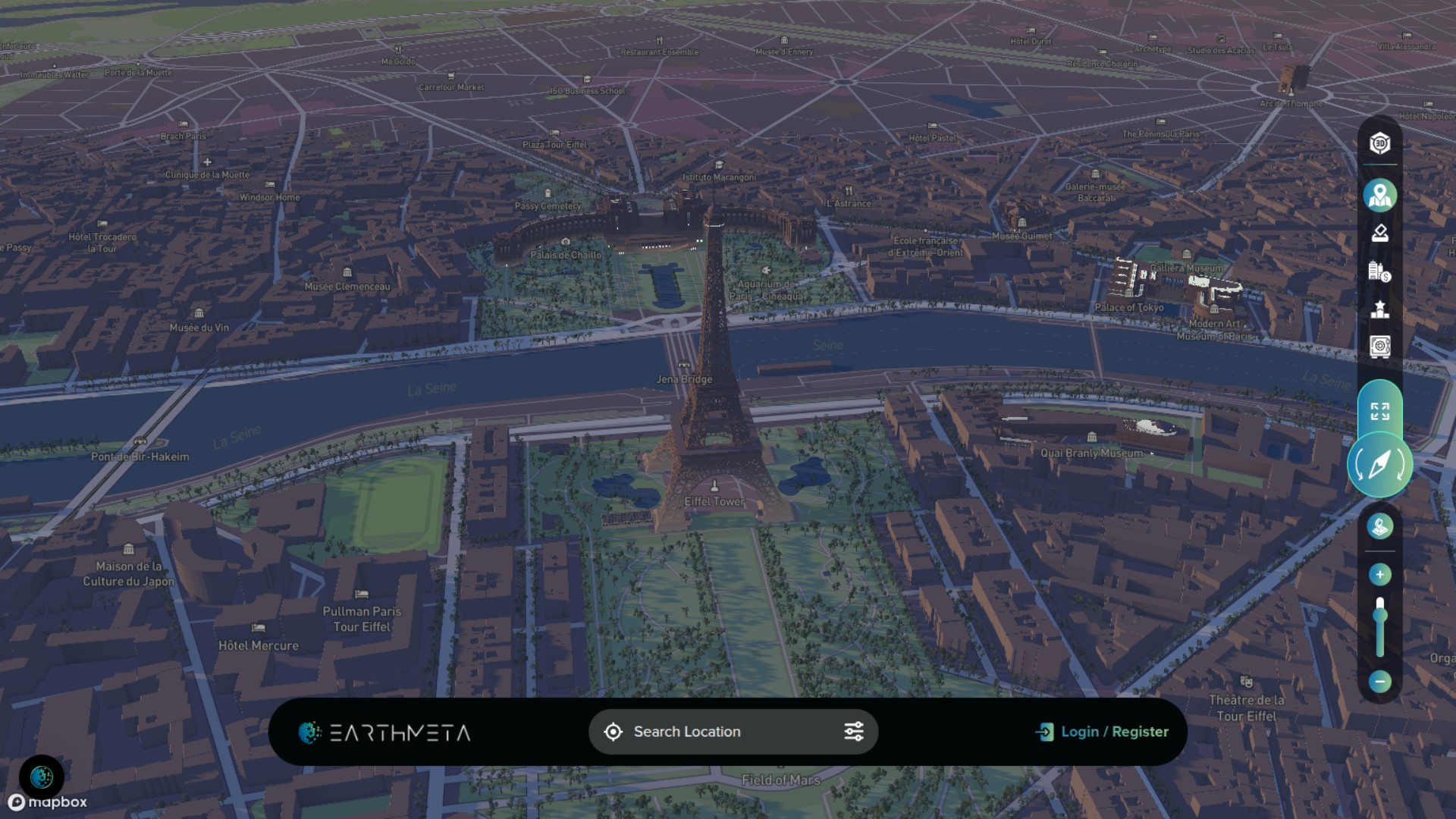Open the bottom-left globe widget

point(43,777)
